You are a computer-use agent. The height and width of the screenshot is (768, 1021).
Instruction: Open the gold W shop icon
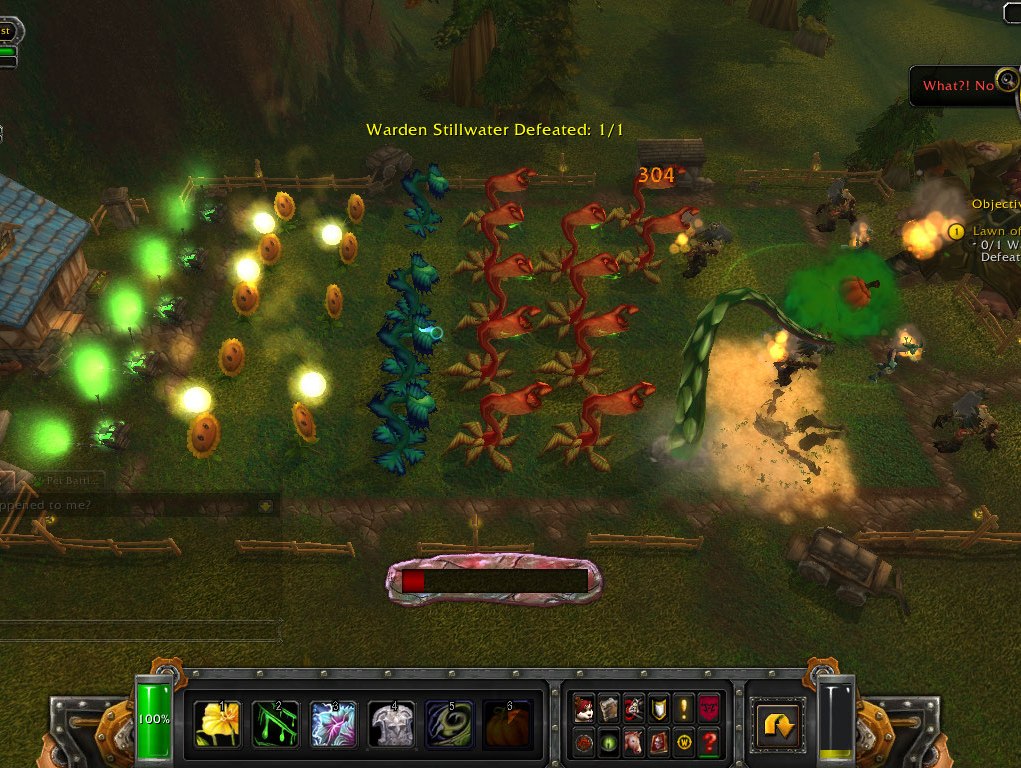pyautogui.click(x=683, y=742)
